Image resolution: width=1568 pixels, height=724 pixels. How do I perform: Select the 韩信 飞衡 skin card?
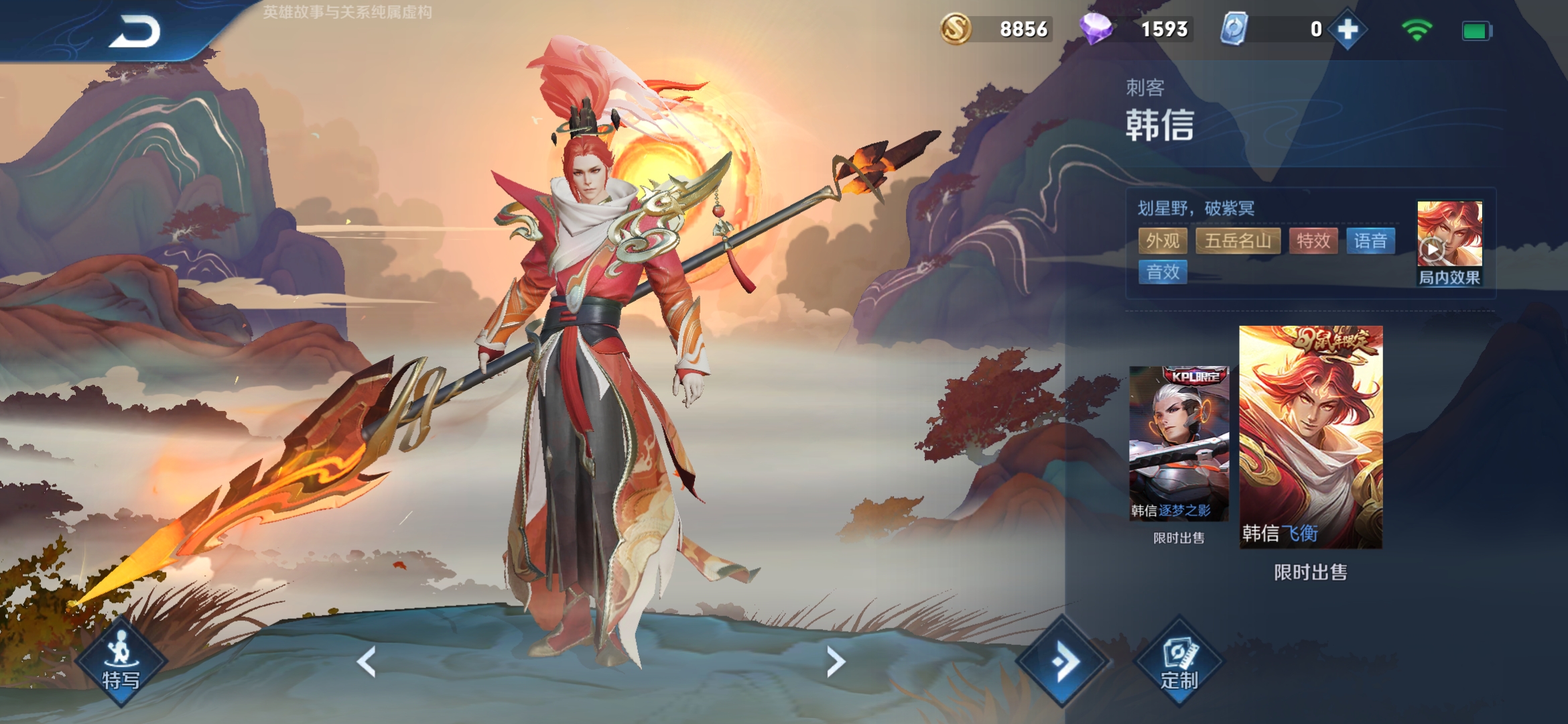[x=1311, y=436]
